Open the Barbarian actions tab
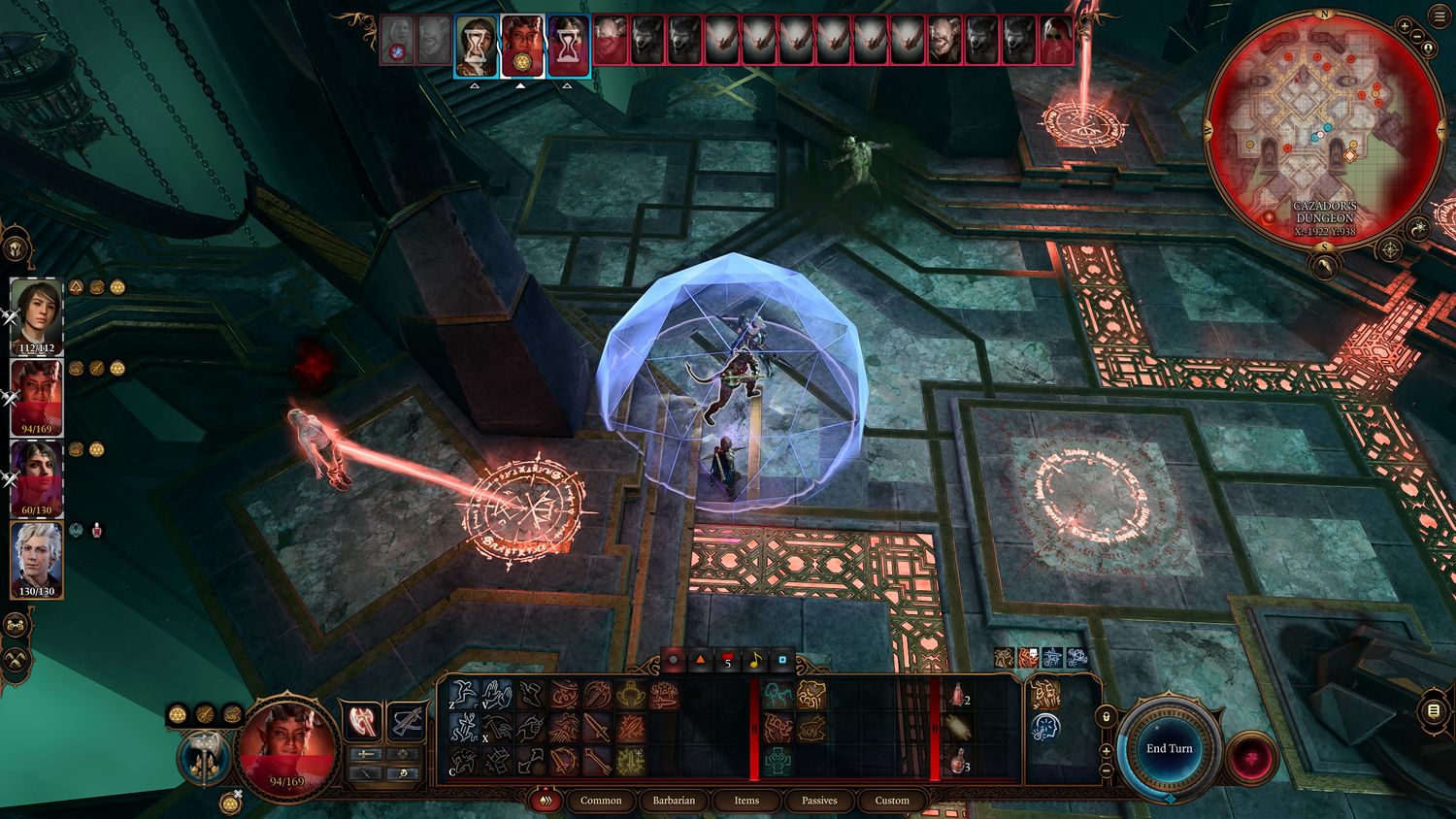1456x819 pixels. (x=674, y=801)
